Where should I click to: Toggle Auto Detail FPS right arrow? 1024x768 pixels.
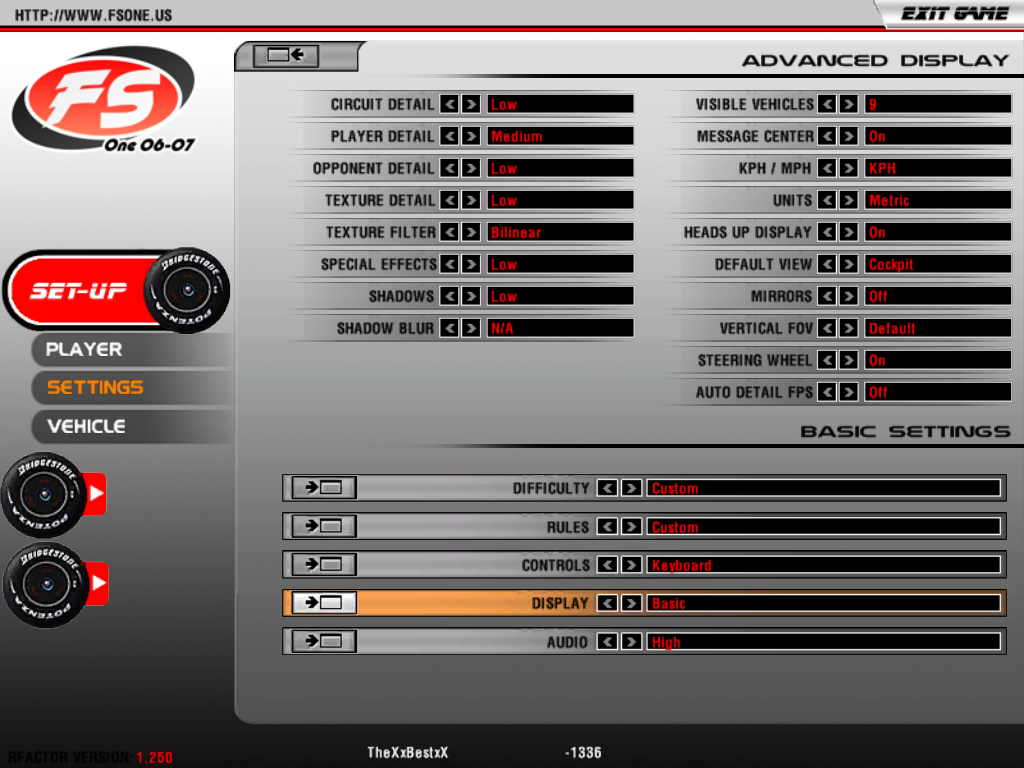[848, 392]
